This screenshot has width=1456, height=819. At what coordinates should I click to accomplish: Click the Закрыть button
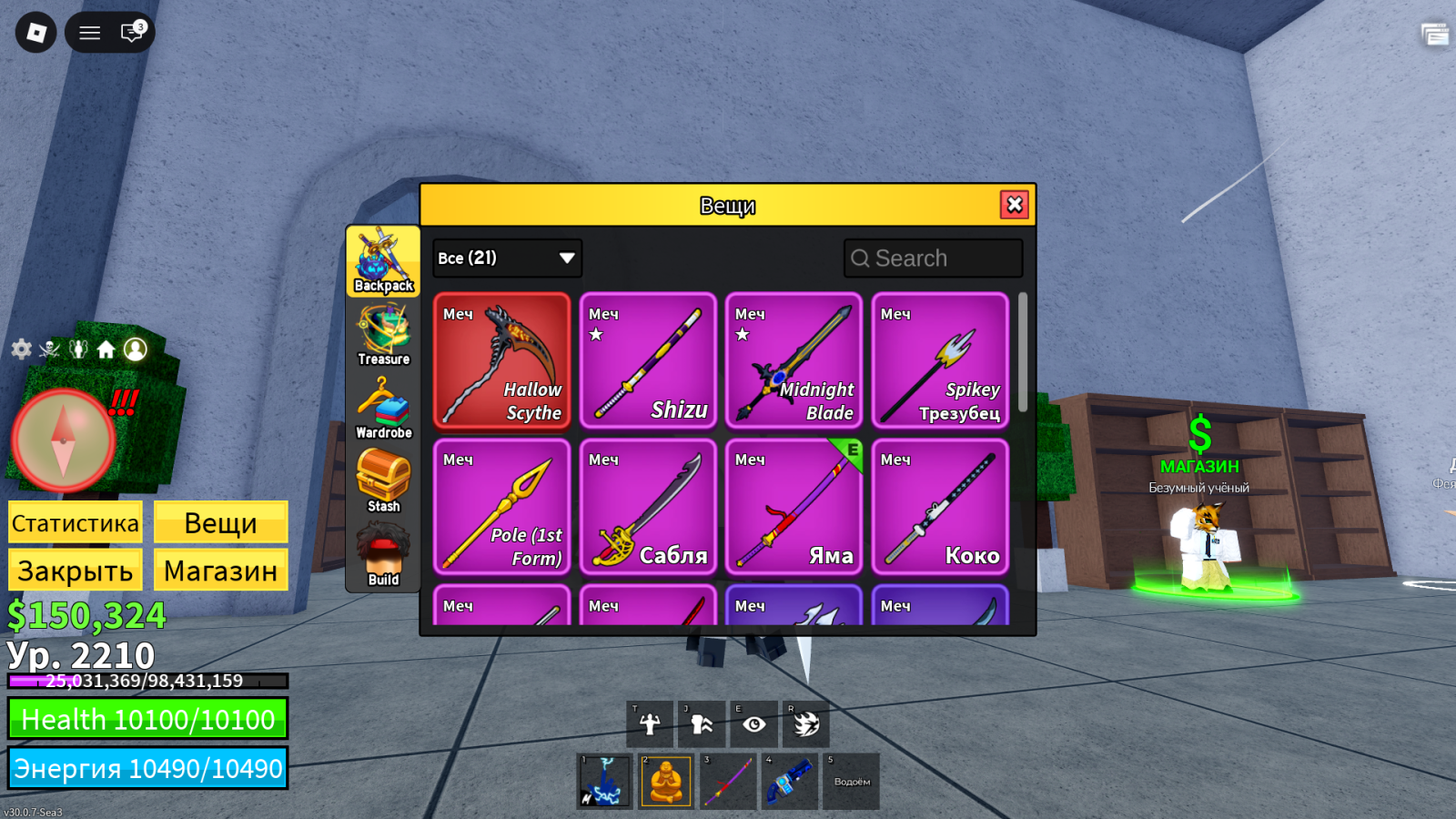pos(76,571)
